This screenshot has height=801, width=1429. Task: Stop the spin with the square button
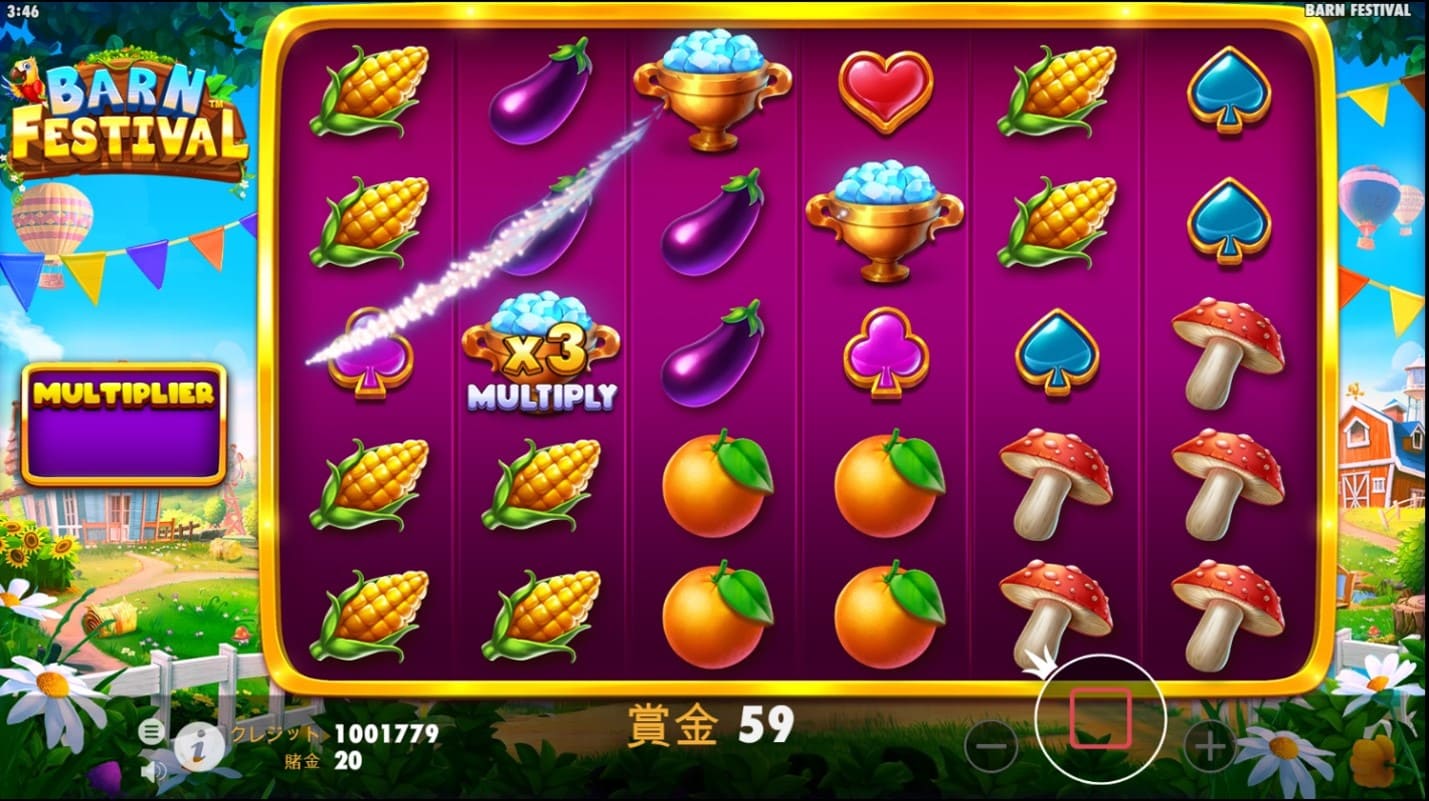click(x=1100, y=718)
